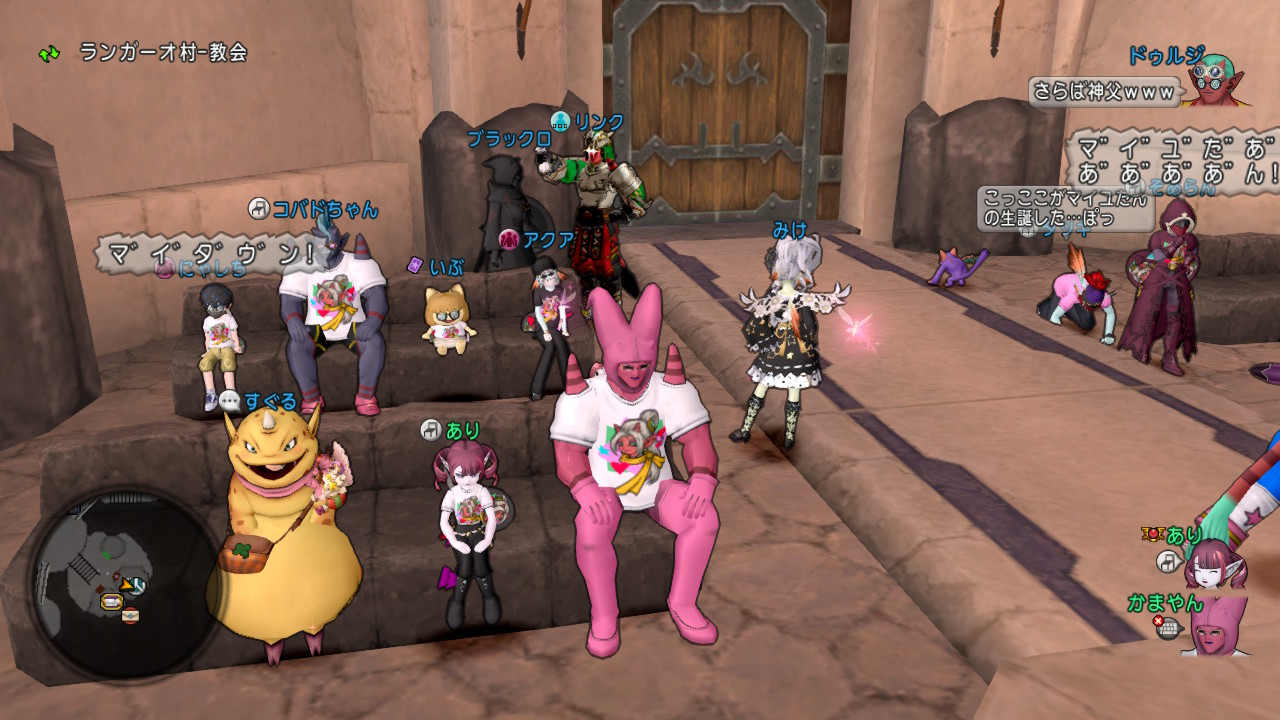Select party member あり's portrait

pyautogui.click(x=1215, y=563)
